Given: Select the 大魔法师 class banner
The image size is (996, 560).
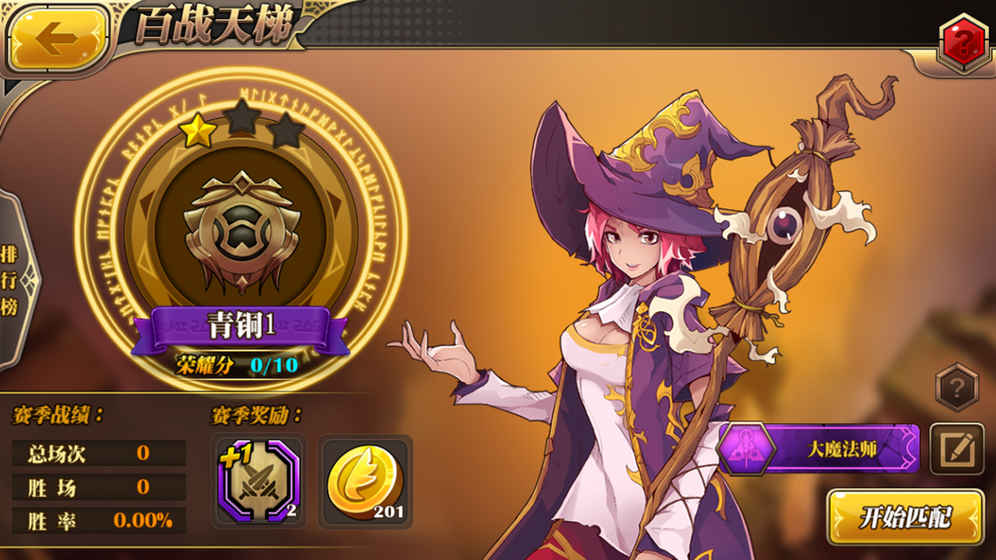Looking at the screenshot, I should (820, 449).
